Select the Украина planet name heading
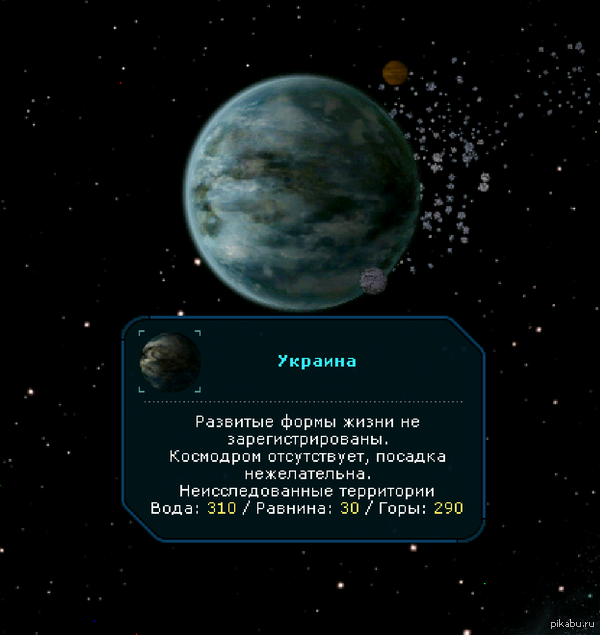This screenshot has height=635, width=600. point(316,361)
